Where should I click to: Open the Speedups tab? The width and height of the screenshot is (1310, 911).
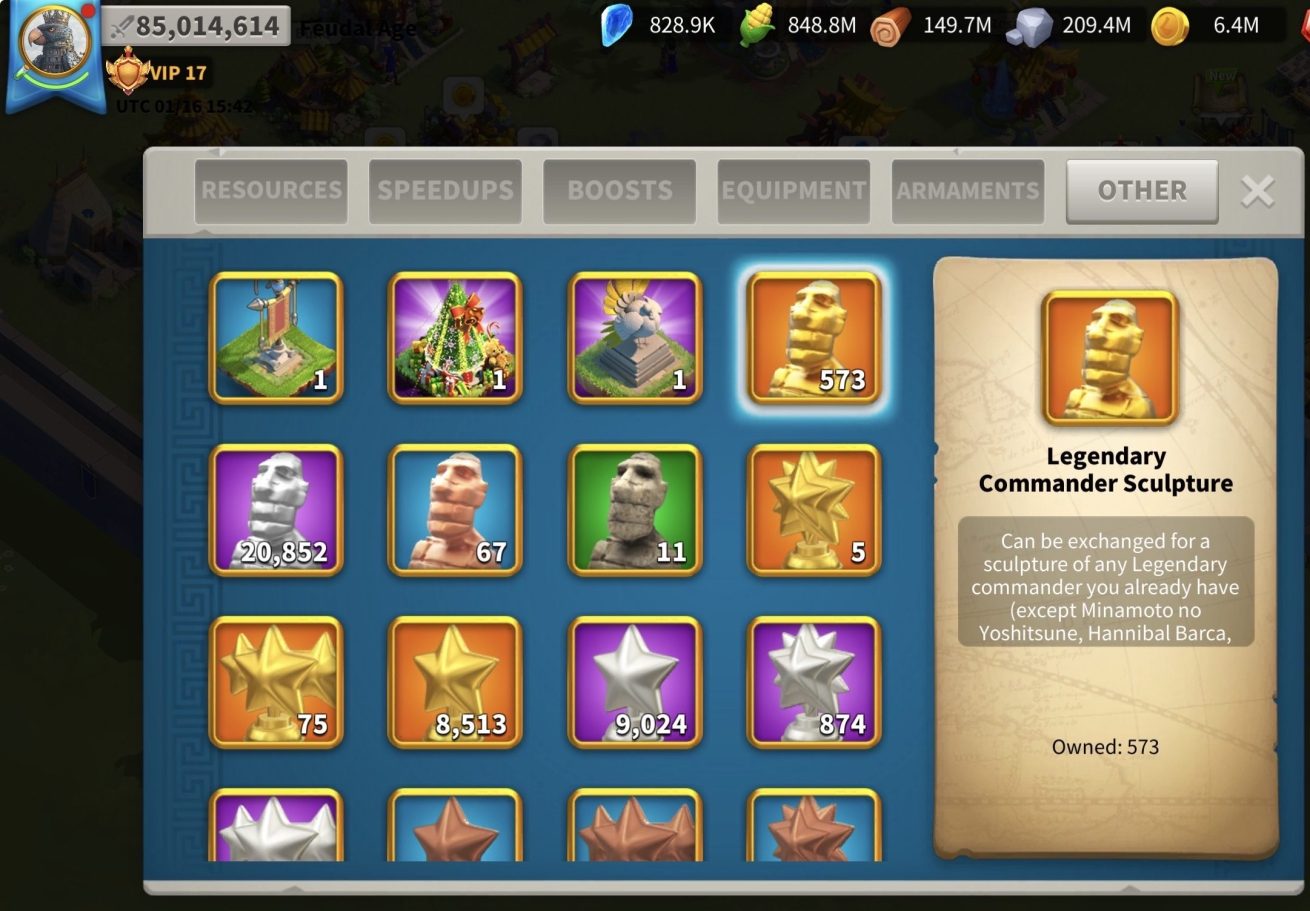coord(445,191)
